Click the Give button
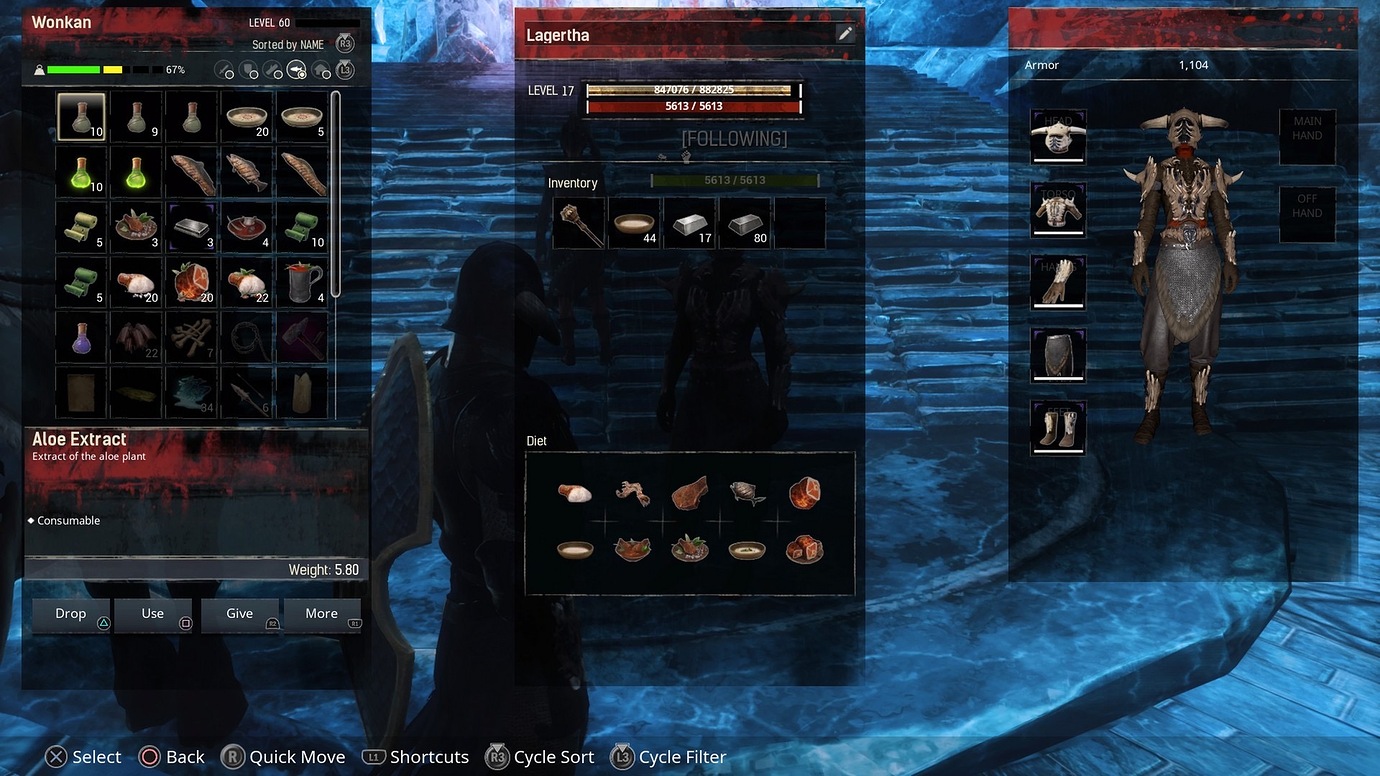 240,613
